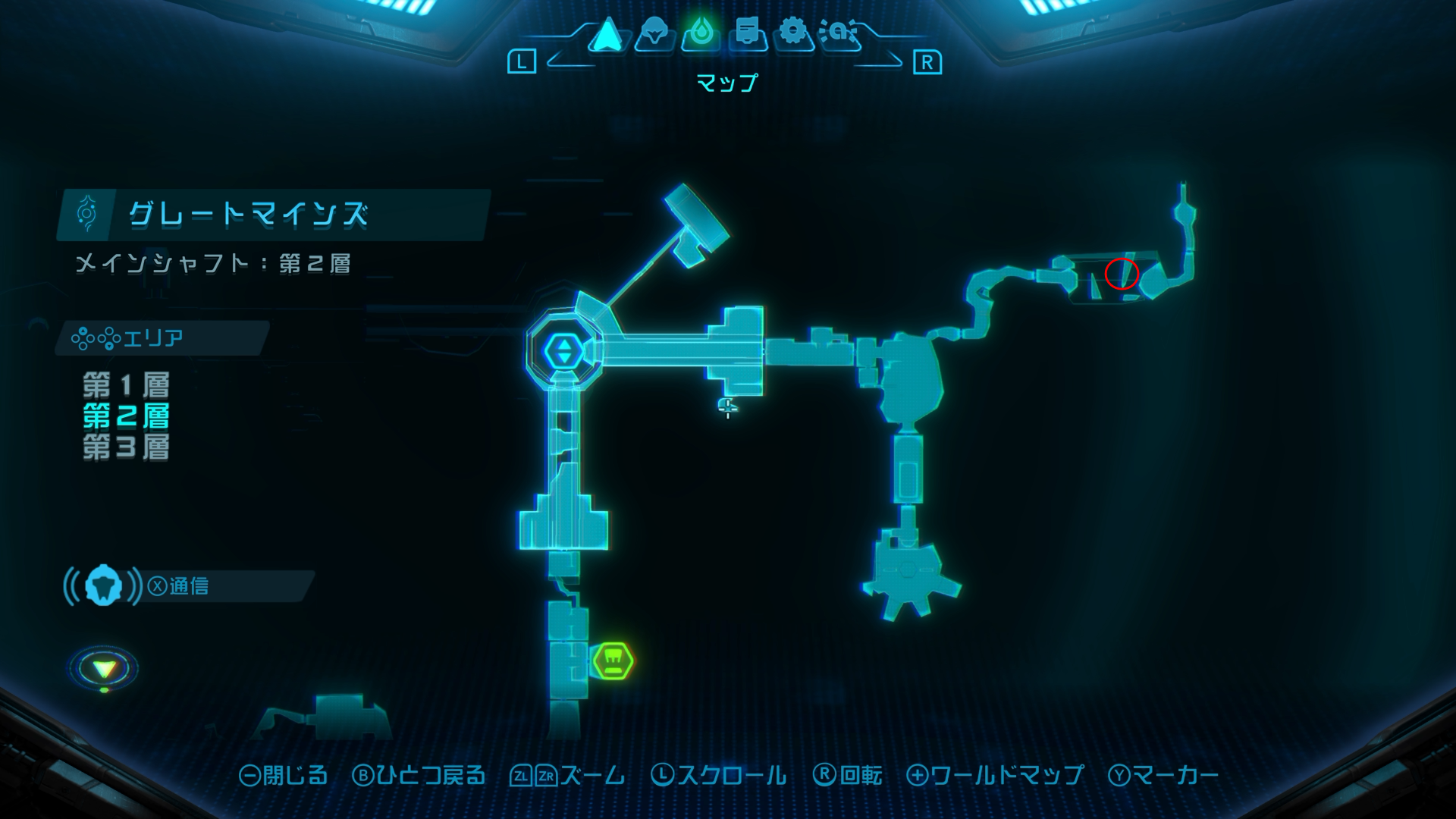Image resolution: width=1456 pixels, height=819 pixels.
Task: Click the green downward triangle icon
Action: tap(104, 669)
